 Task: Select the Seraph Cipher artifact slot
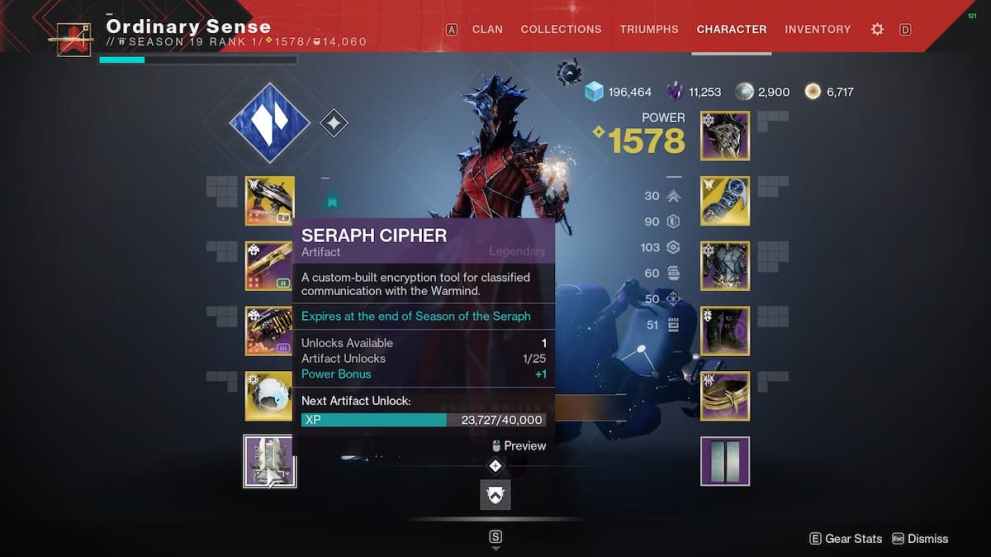click(x=270, y=461)
